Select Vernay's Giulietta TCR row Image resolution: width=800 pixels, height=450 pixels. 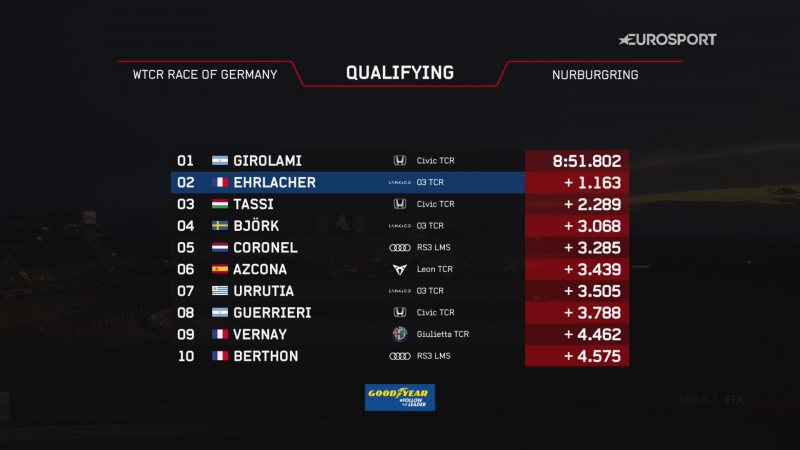coord(400,334)
